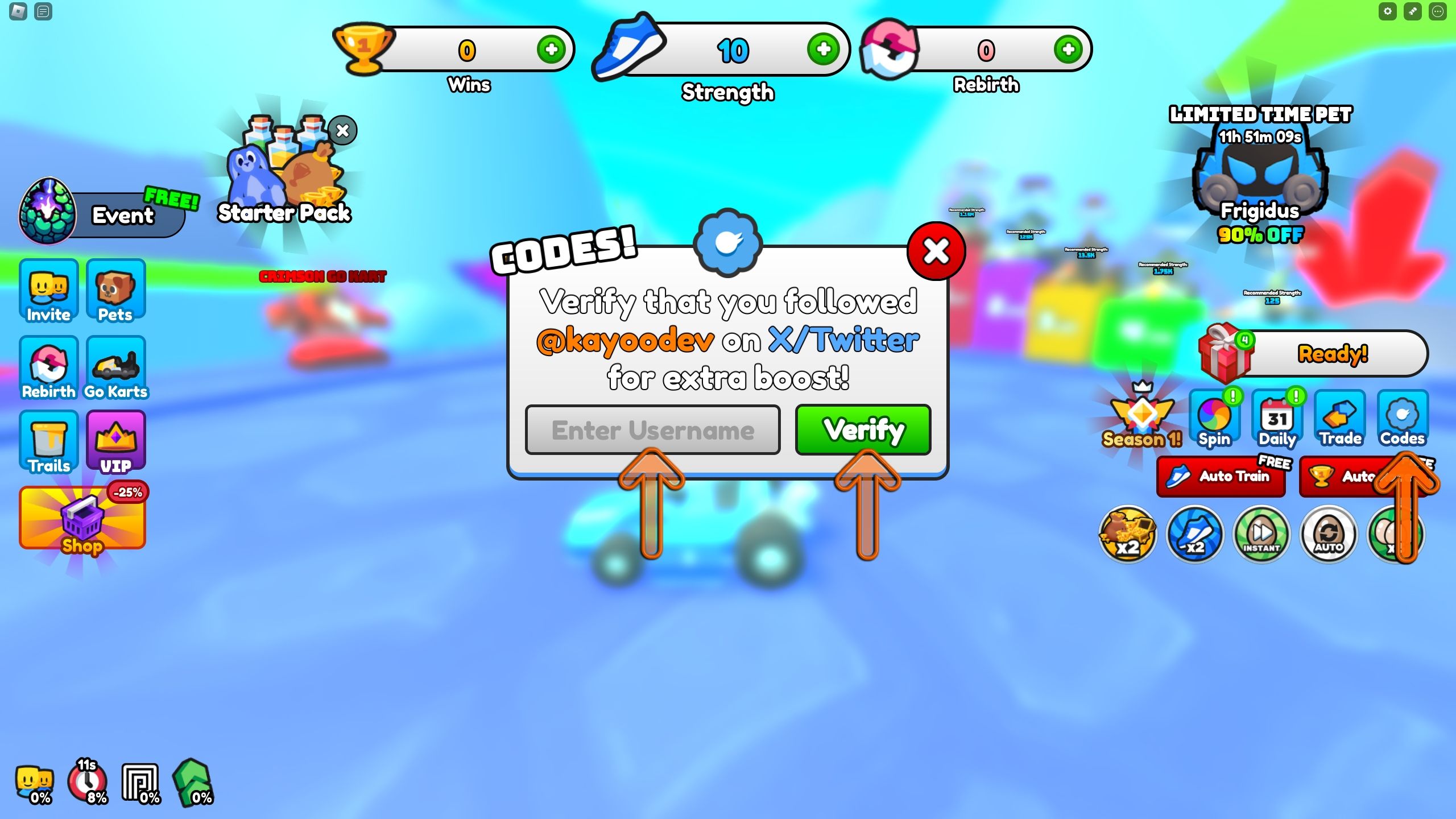Open the Trails menu
This screenshot has width=1456, height=819.
[48, 442]
